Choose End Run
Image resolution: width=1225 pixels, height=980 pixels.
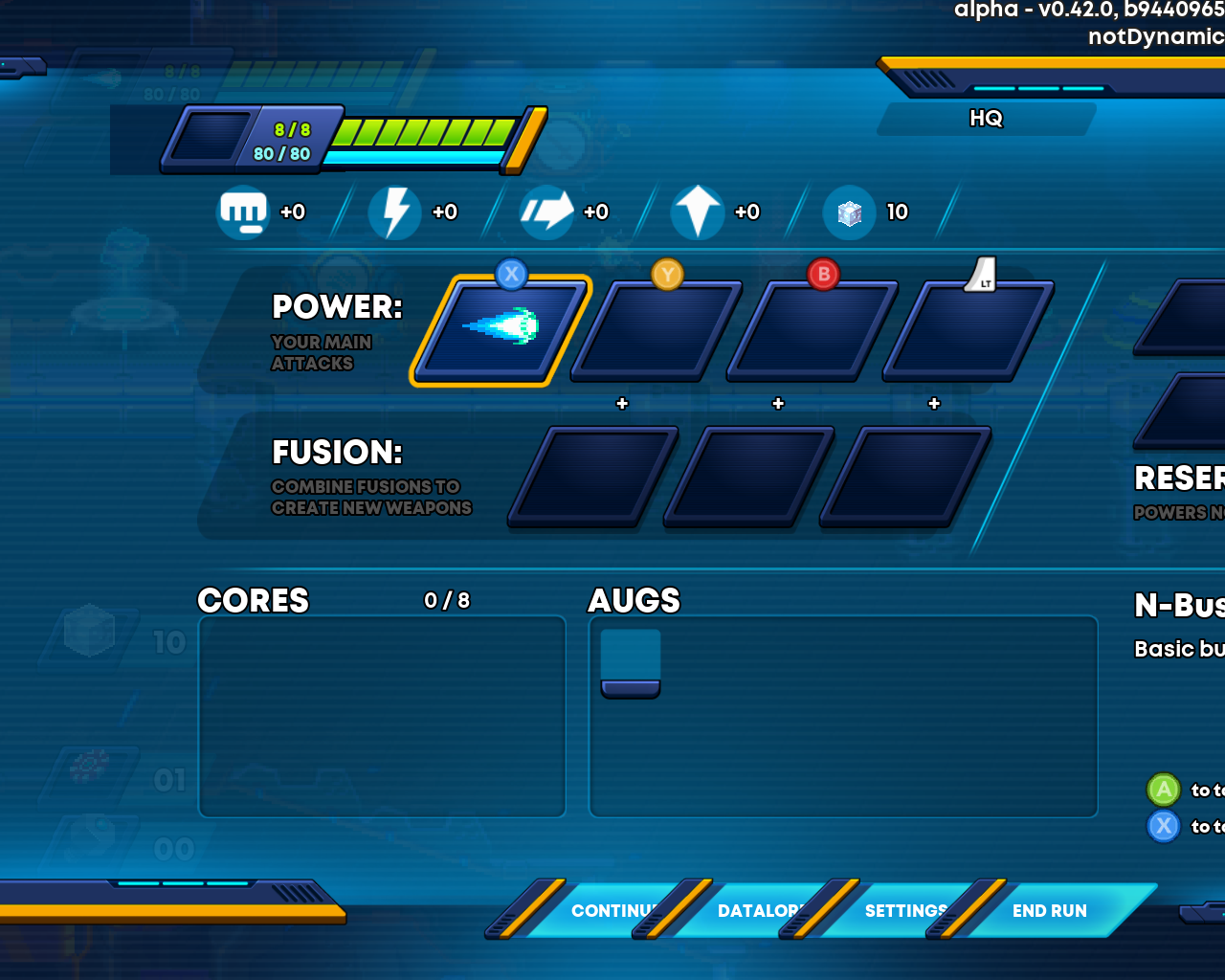click(x=1049, y=911)
